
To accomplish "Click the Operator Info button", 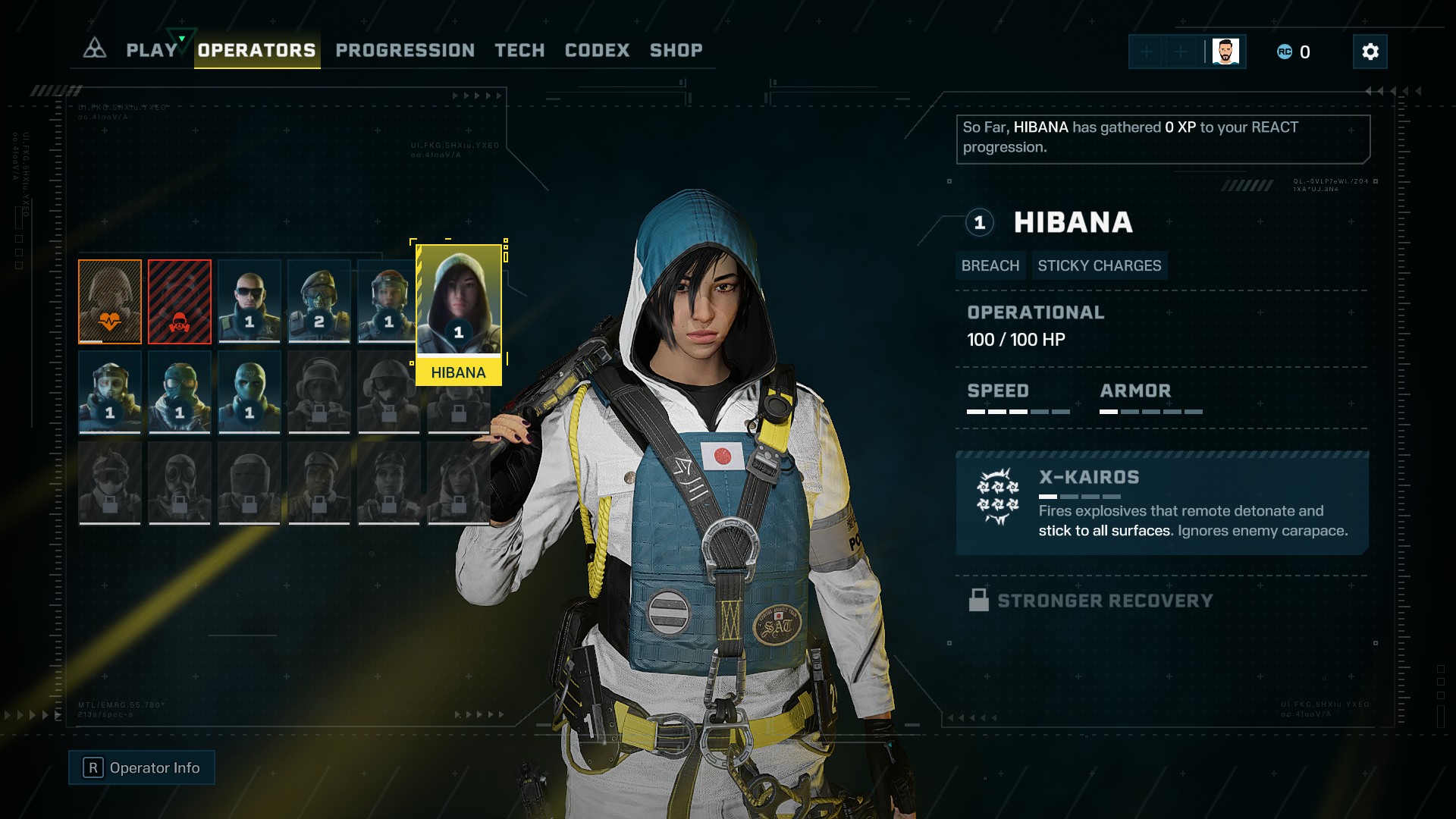I will pyautogui.click(x=142, y=767).
